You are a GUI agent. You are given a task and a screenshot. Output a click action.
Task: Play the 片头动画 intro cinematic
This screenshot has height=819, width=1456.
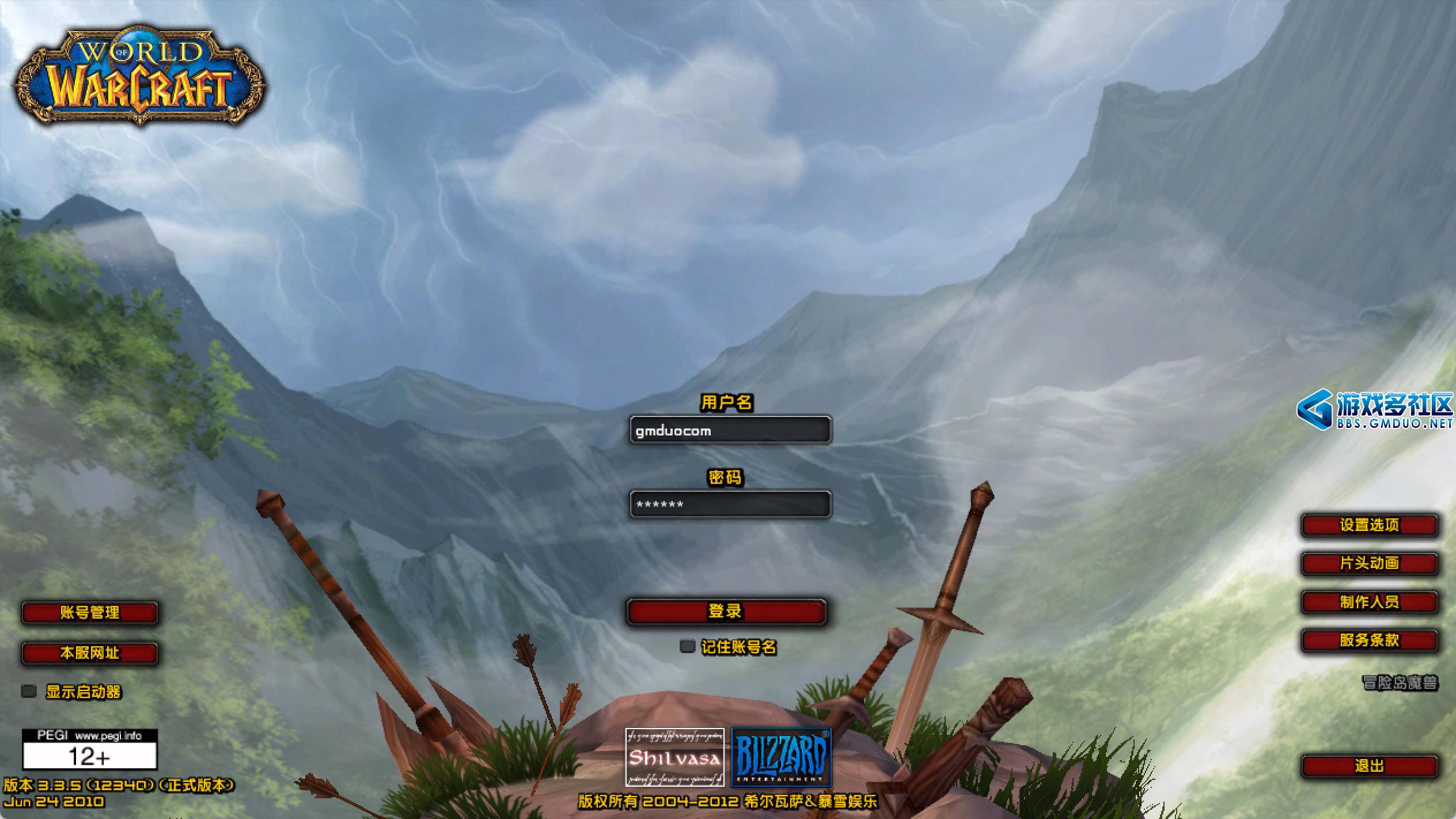(x=1369, y=563)
